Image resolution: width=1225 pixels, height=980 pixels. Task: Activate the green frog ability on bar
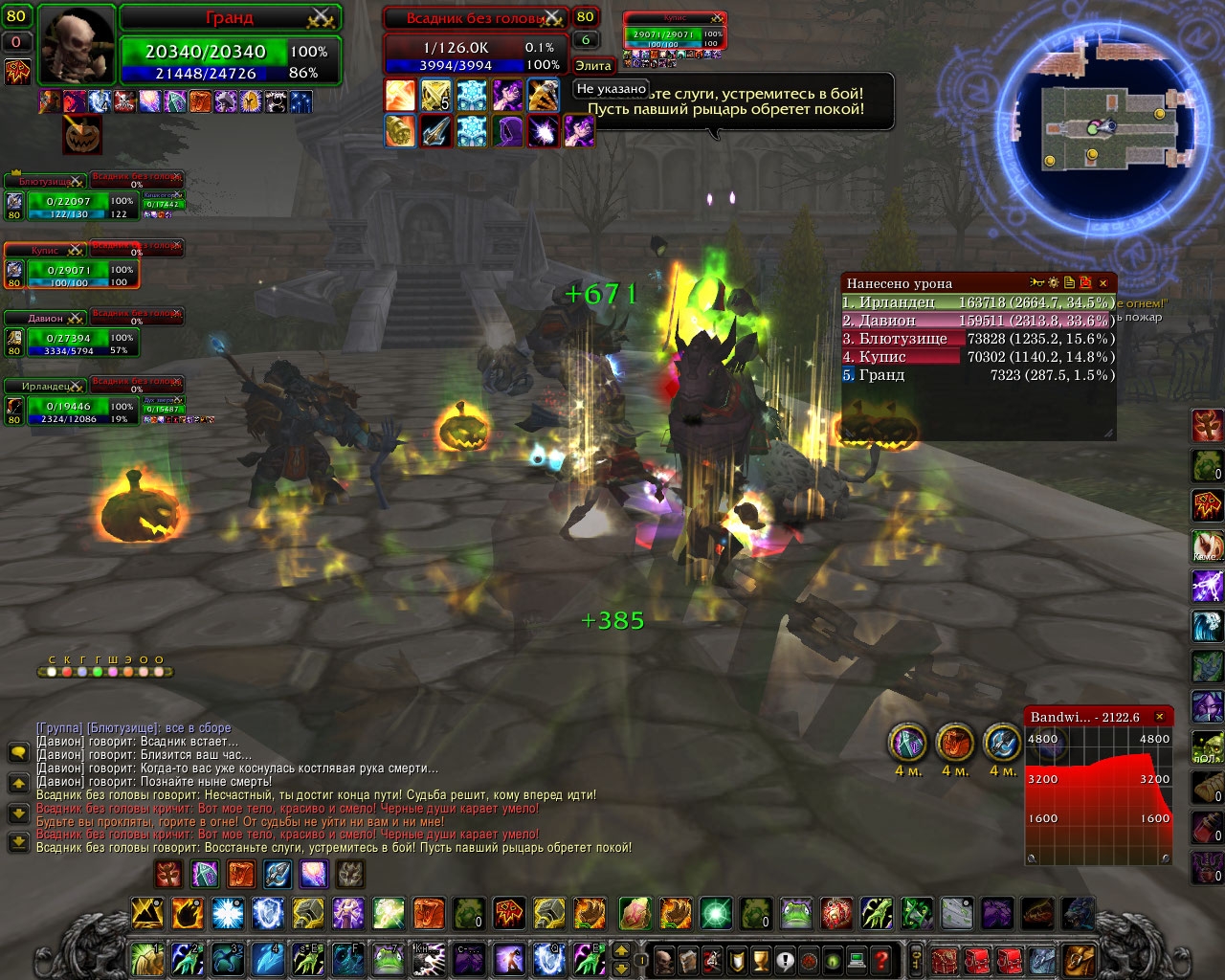(796, 914)
